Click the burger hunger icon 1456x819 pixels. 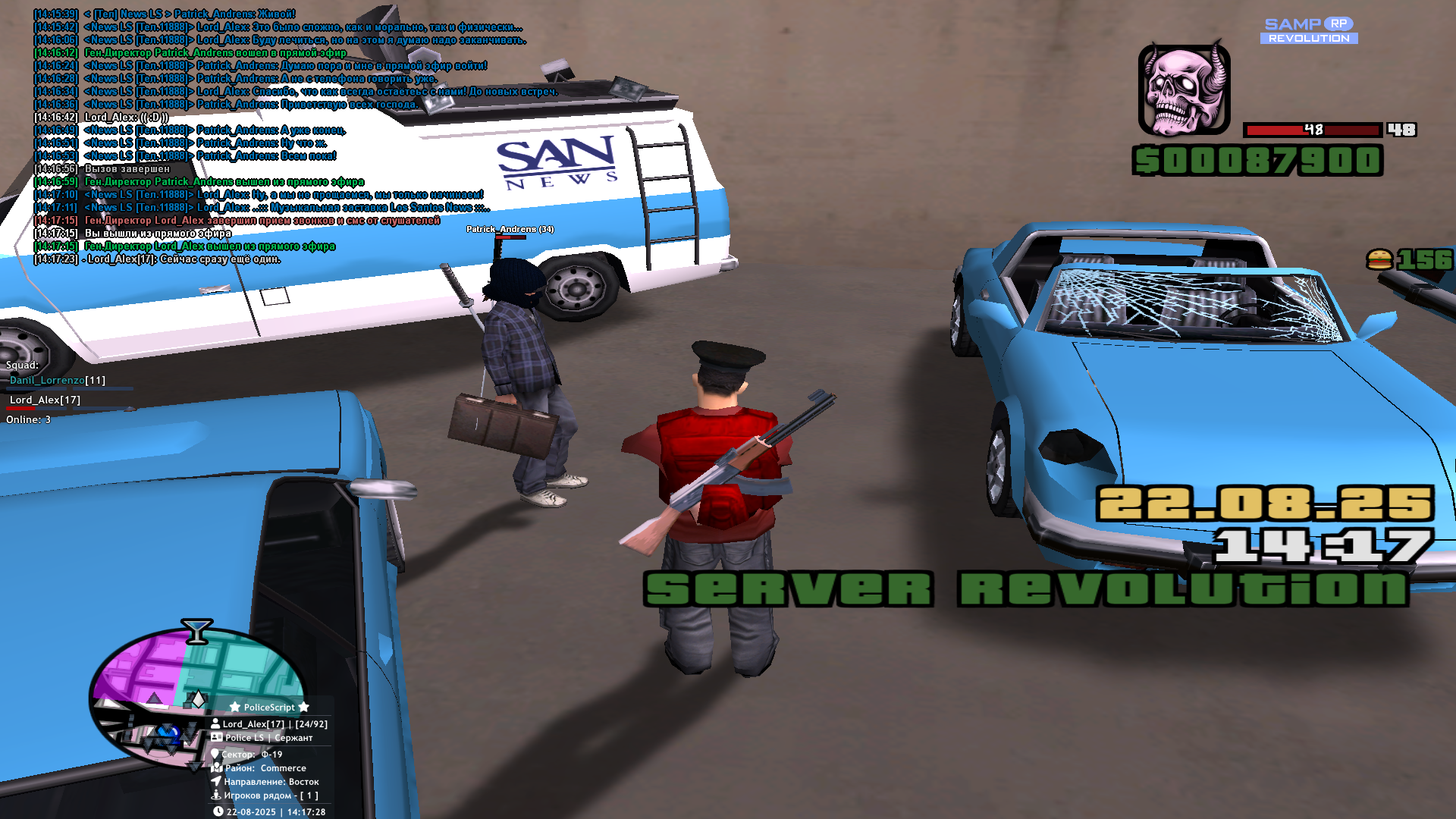pyautogui.click(x=1379, y=260)
